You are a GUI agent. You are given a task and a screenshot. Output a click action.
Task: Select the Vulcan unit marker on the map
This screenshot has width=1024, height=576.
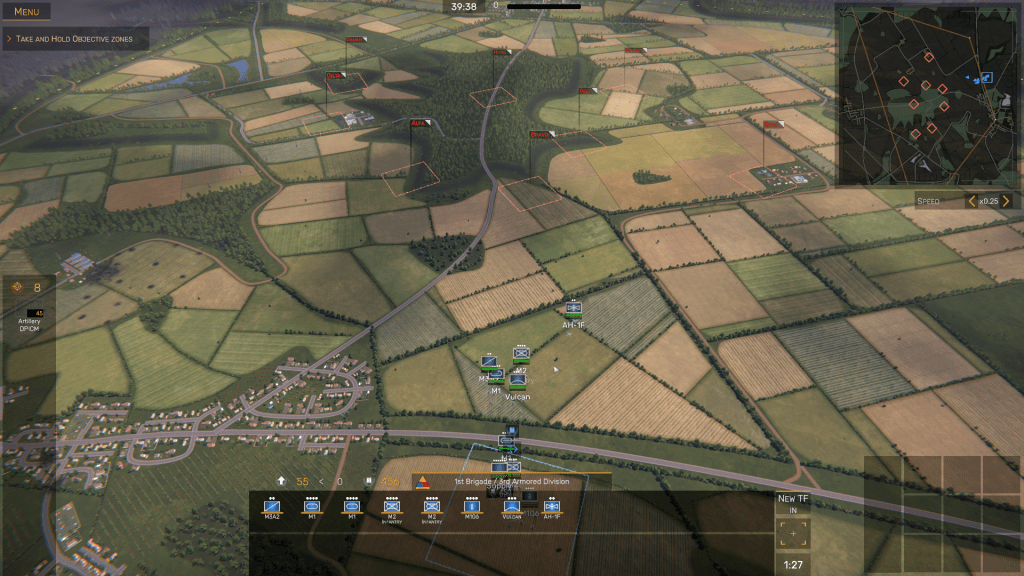point(517,381)
